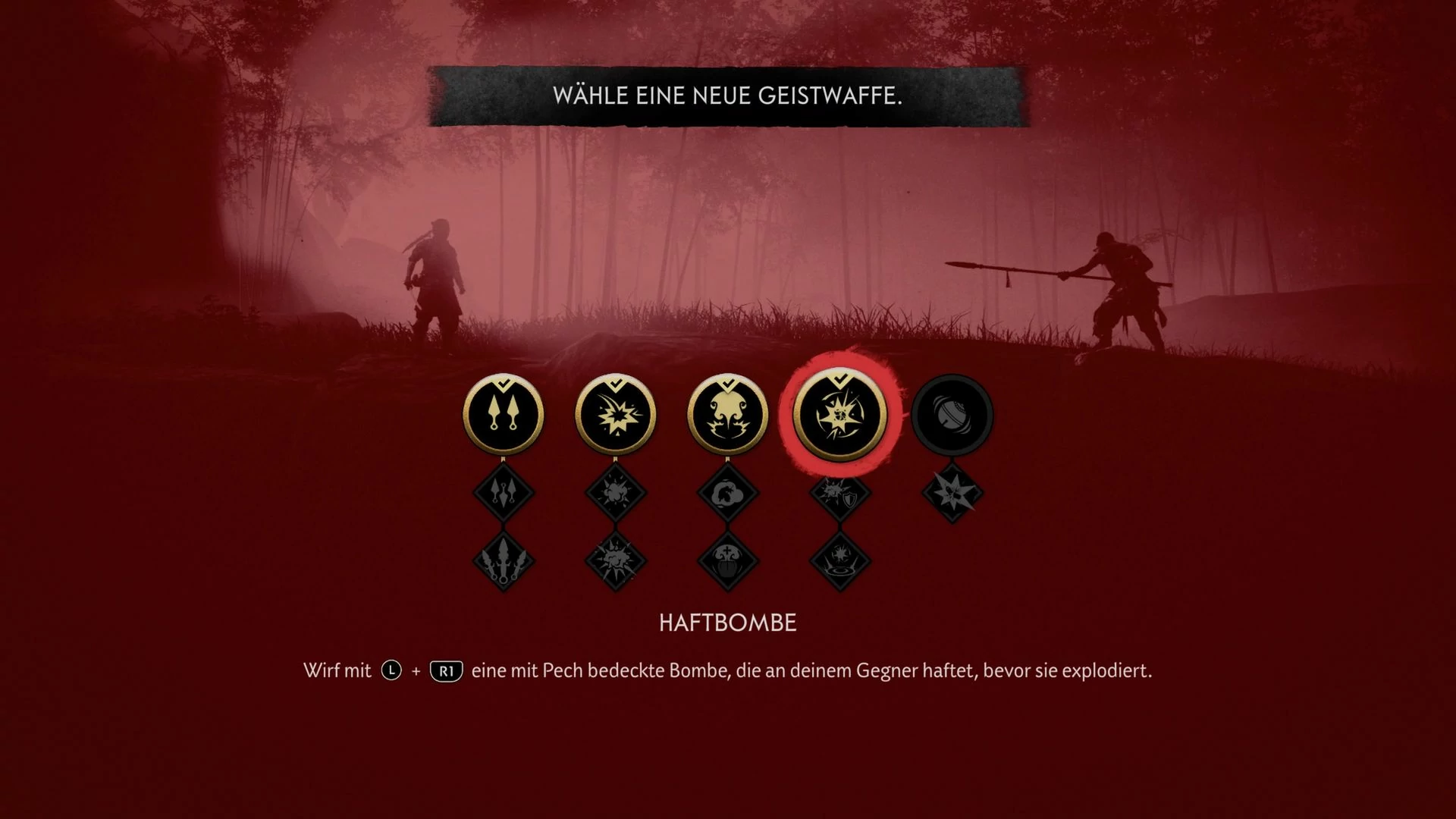Choose the blast ring sticky bomb upgrade
This screenshot has height=819, width=1456.
(839, 561)
